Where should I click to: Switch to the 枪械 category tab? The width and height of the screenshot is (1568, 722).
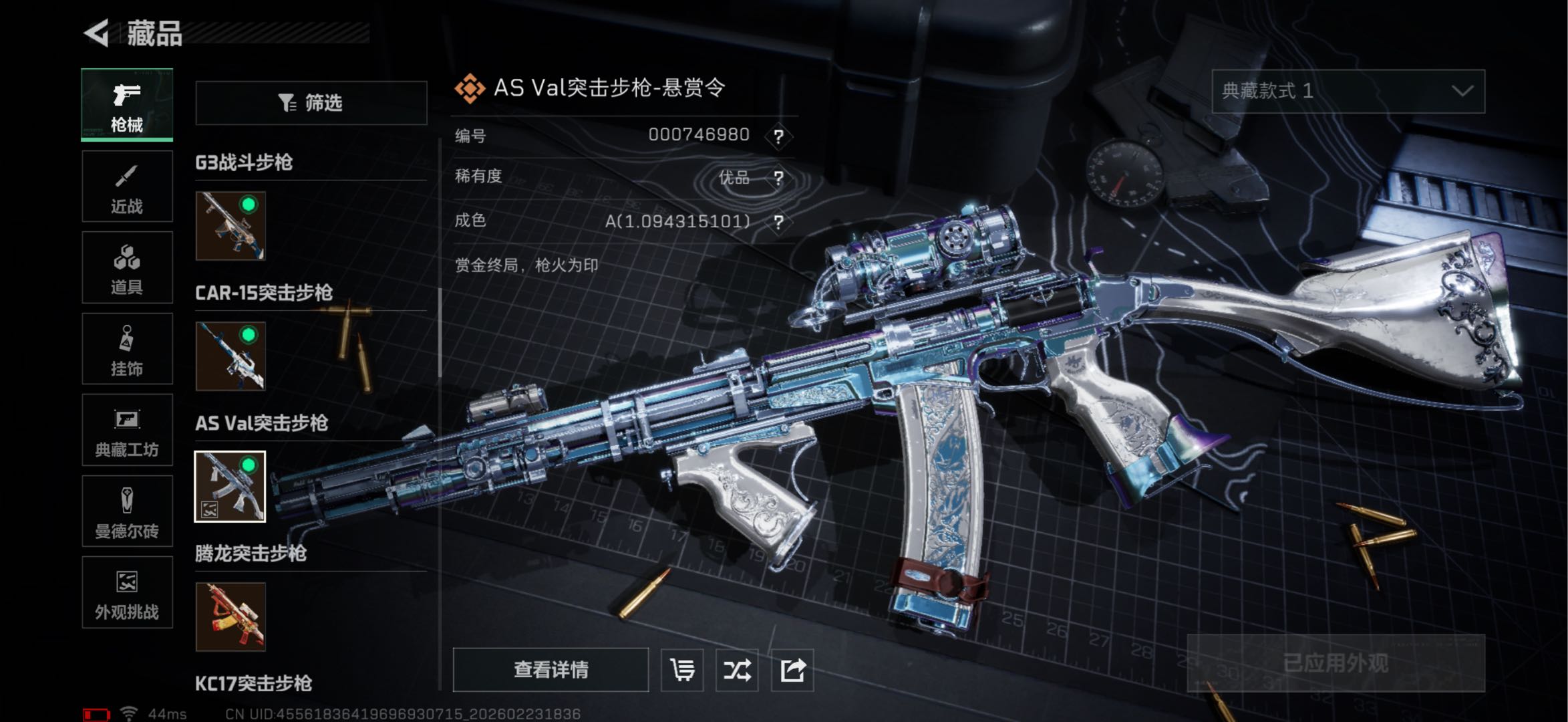127,105
